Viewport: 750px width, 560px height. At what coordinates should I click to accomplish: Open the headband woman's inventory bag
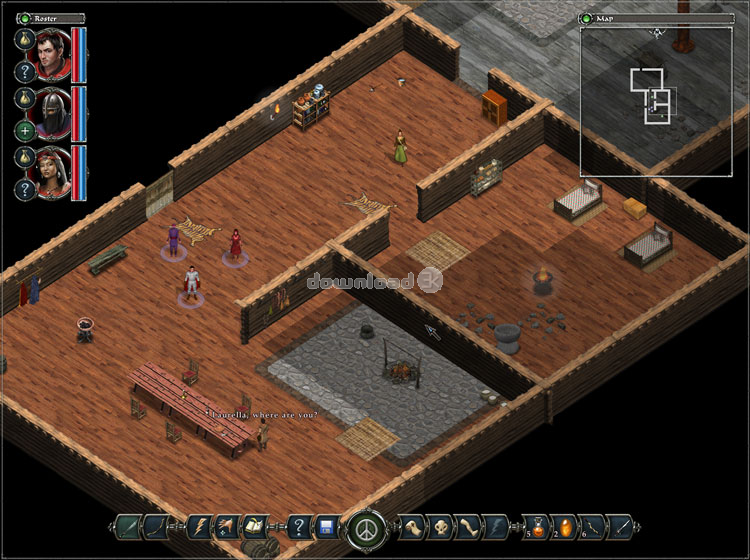tap(25, 159)
